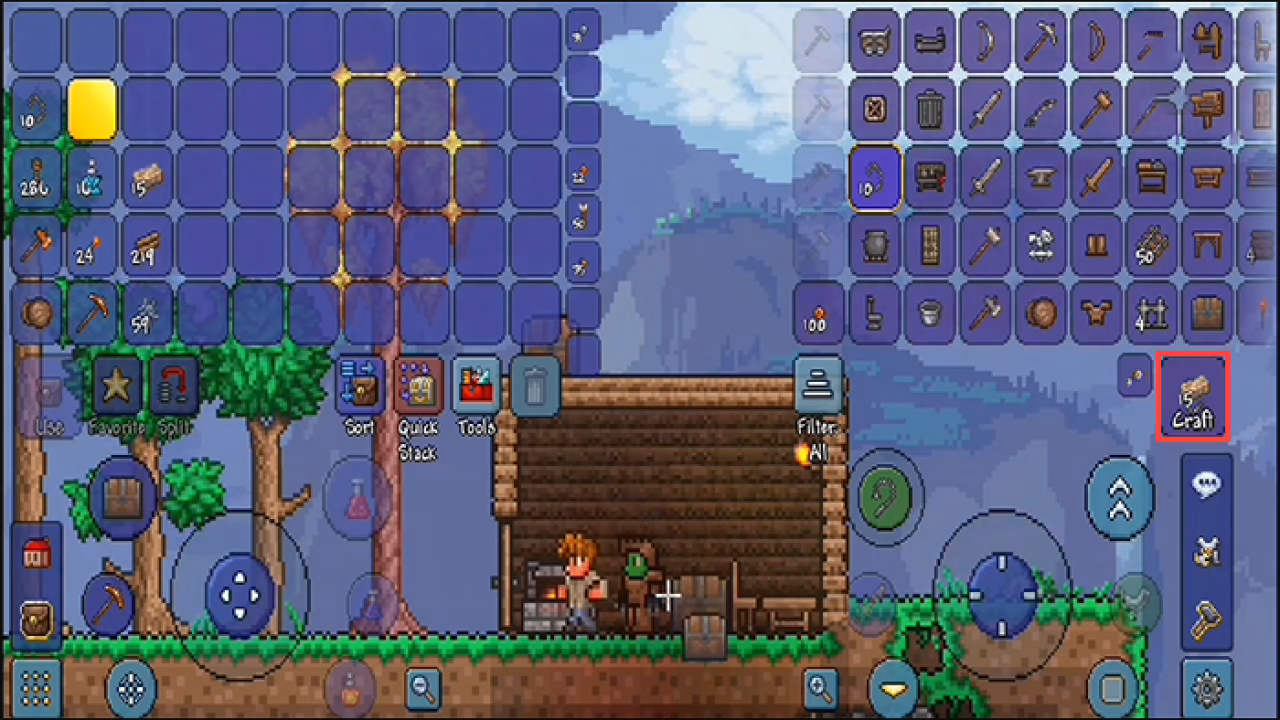The image size is (1280, 720).
Task: Toggle Favorite on the selected item
Action: (x=117, y=387)
